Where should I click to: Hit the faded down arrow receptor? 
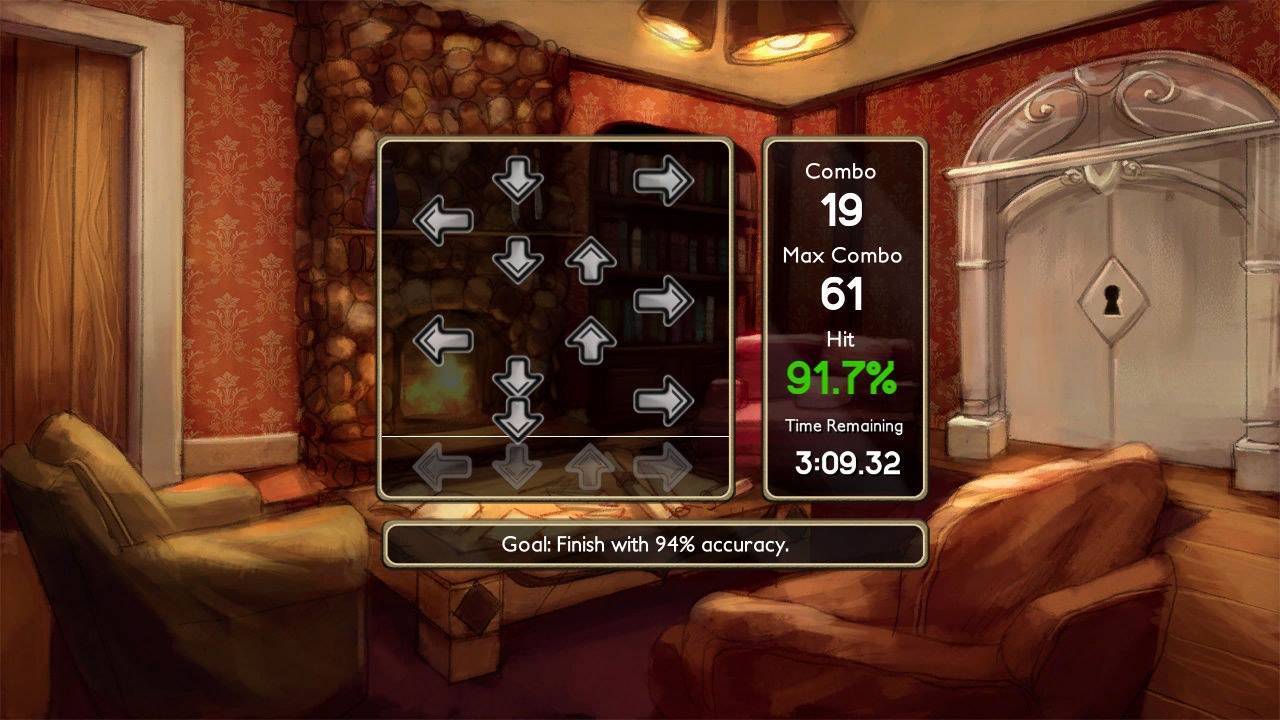coord(517,466)
